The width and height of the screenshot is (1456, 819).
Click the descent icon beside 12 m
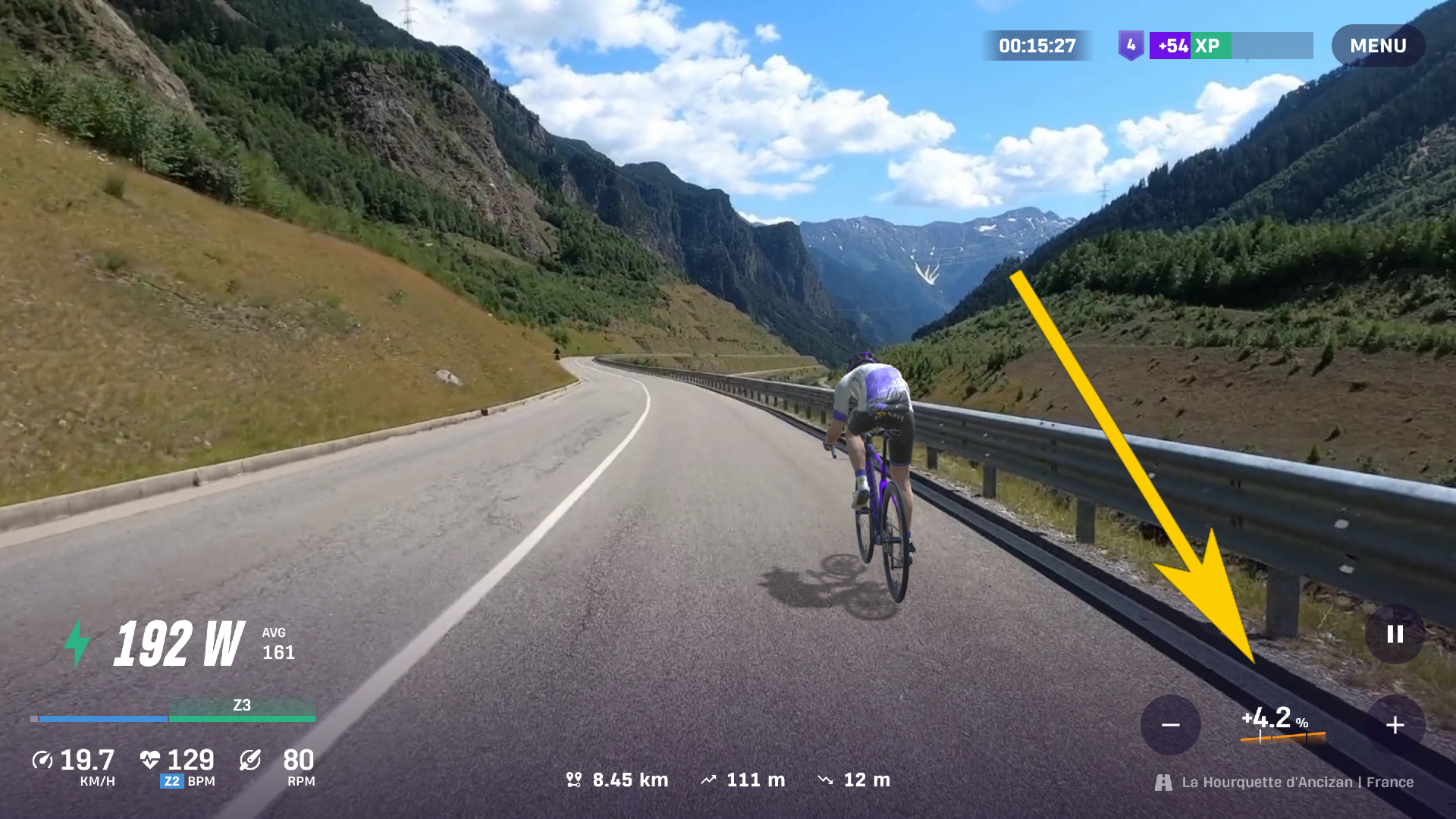click(827, 780)
